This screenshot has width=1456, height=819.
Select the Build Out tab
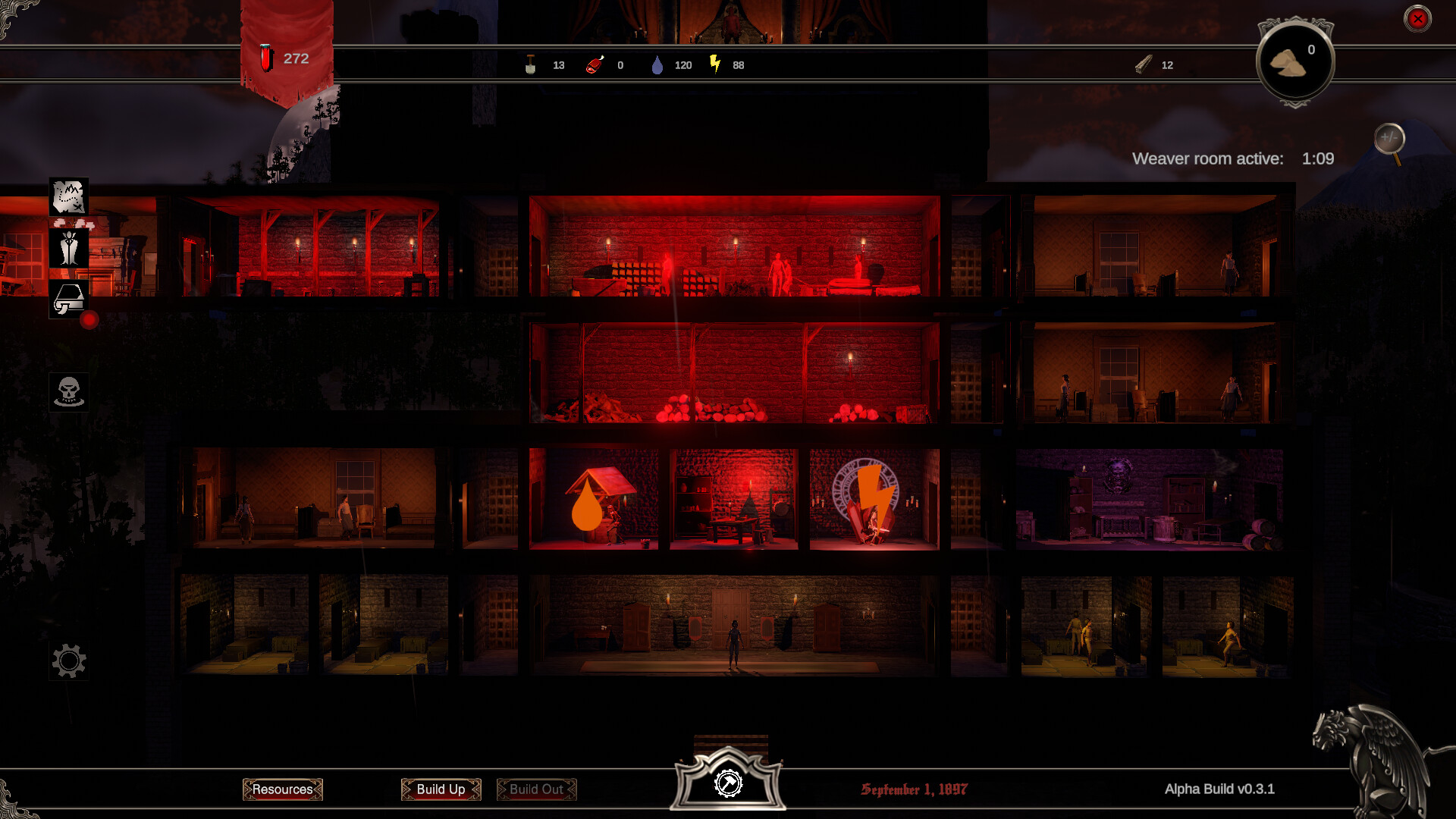coord(536,789)
